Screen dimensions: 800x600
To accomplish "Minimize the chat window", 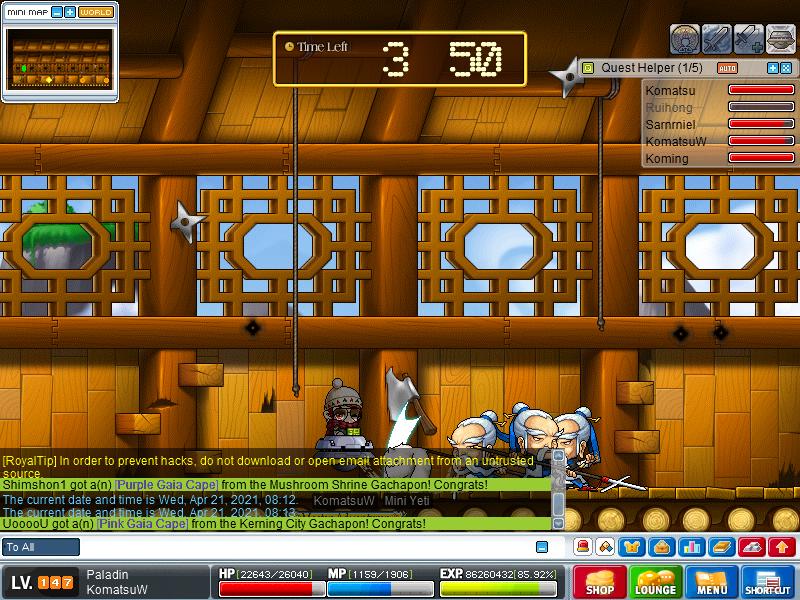I will tap(542, 547).
